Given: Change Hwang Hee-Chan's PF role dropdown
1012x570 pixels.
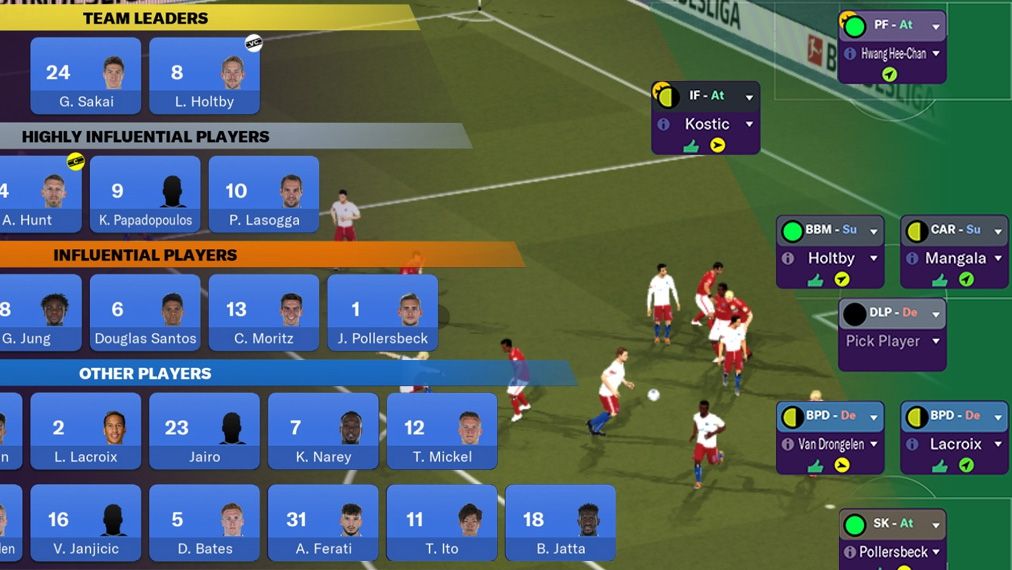Looking at the screenshot, I should (x=936, y=25).
